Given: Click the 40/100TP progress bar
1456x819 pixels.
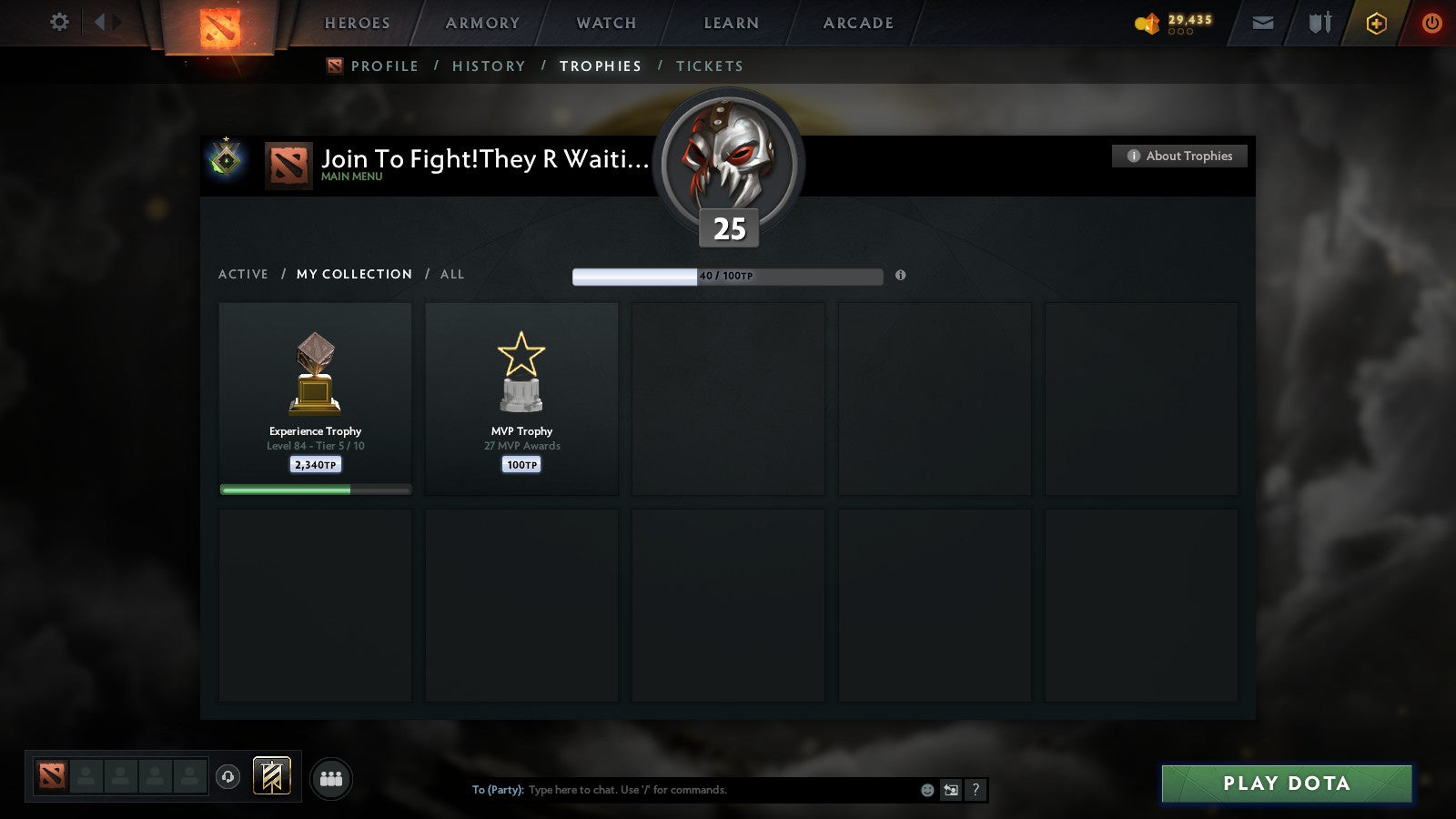Looking at the screenshot, I should pyautogui.click(x=726, y=276).
